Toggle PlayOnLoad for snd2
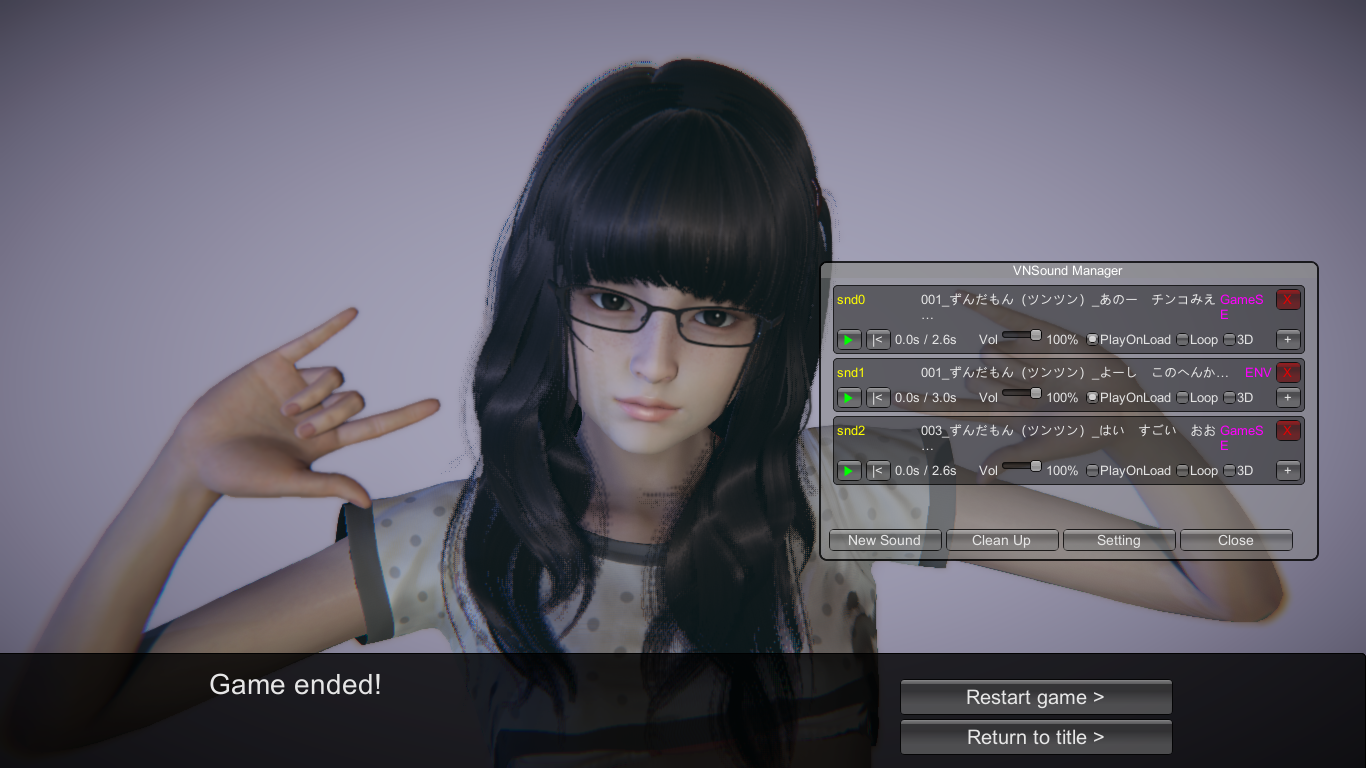This screenshot has width=1366, height=768. coord(1092,471)
